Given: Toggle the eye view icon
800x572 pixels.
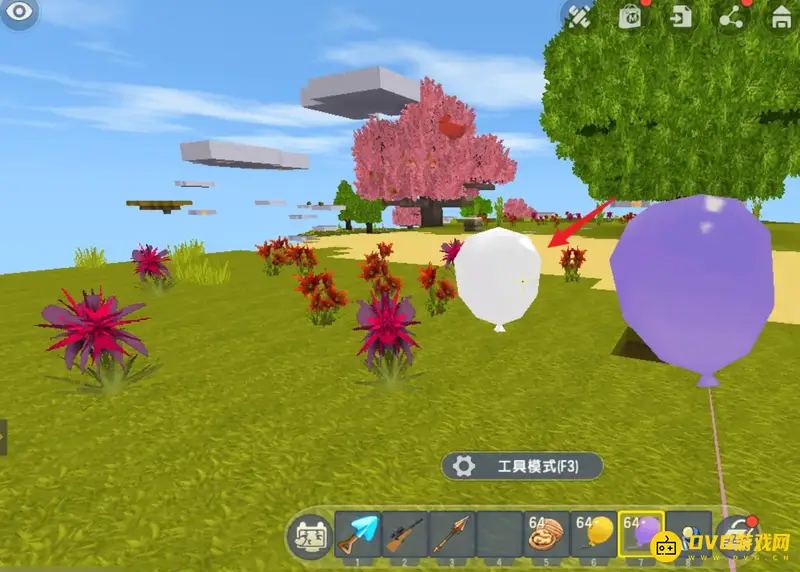Looking at the screenshot, I should click(x=20, y=14).
